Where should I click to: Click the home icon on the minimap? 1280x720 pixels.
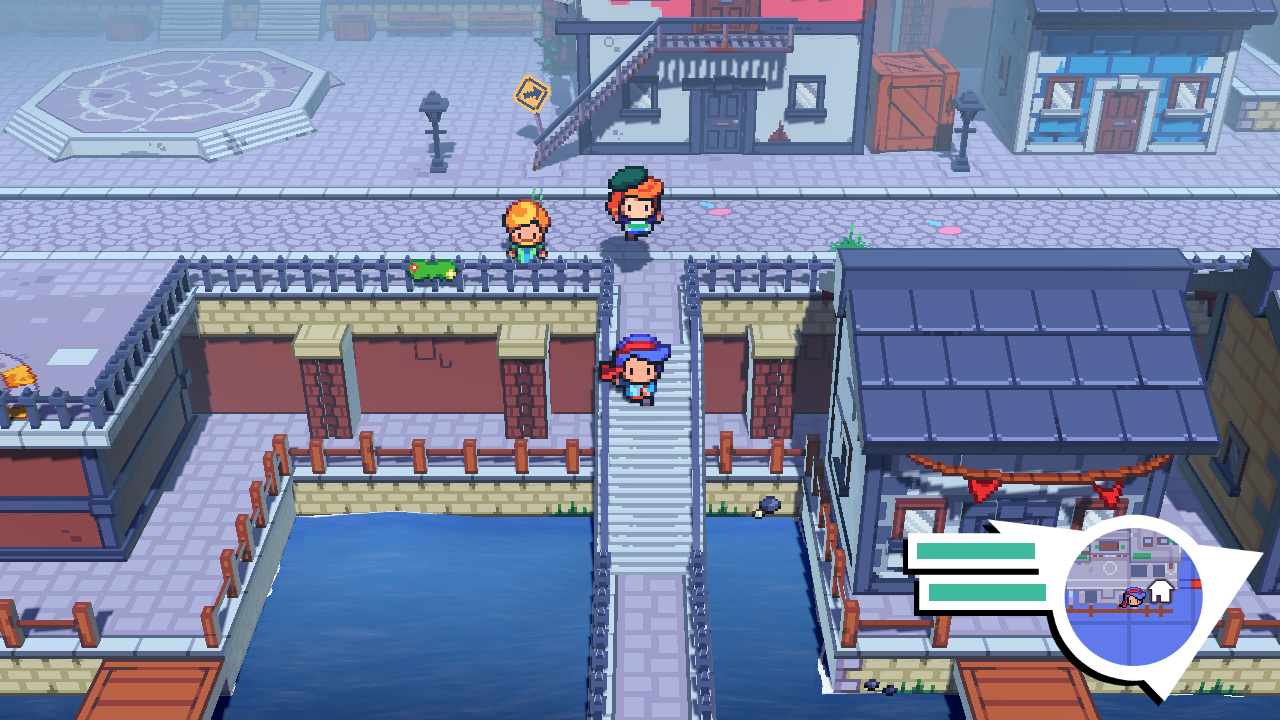point(1160,592)
